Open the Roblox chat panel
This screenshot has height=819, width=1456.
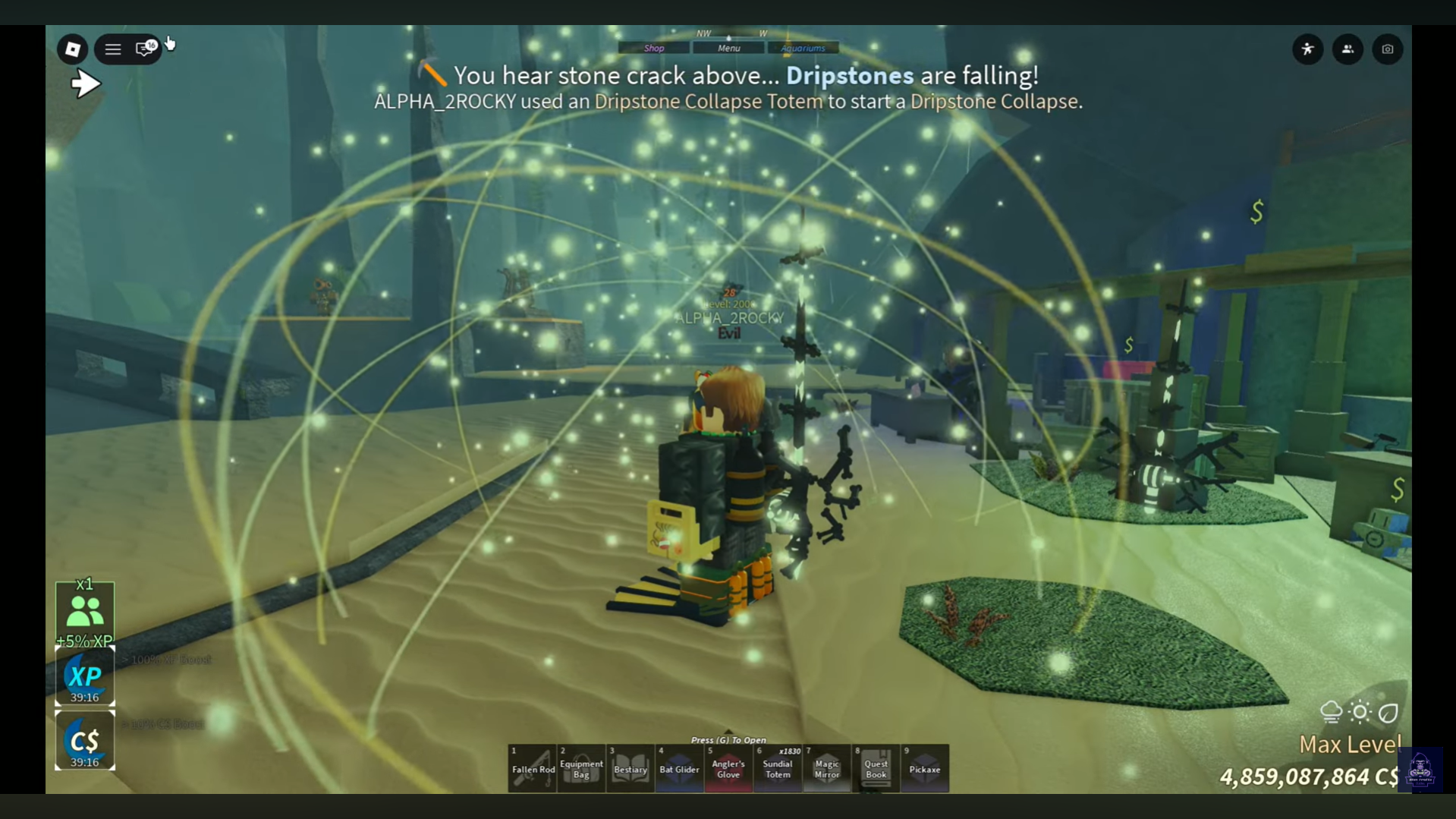144,49
